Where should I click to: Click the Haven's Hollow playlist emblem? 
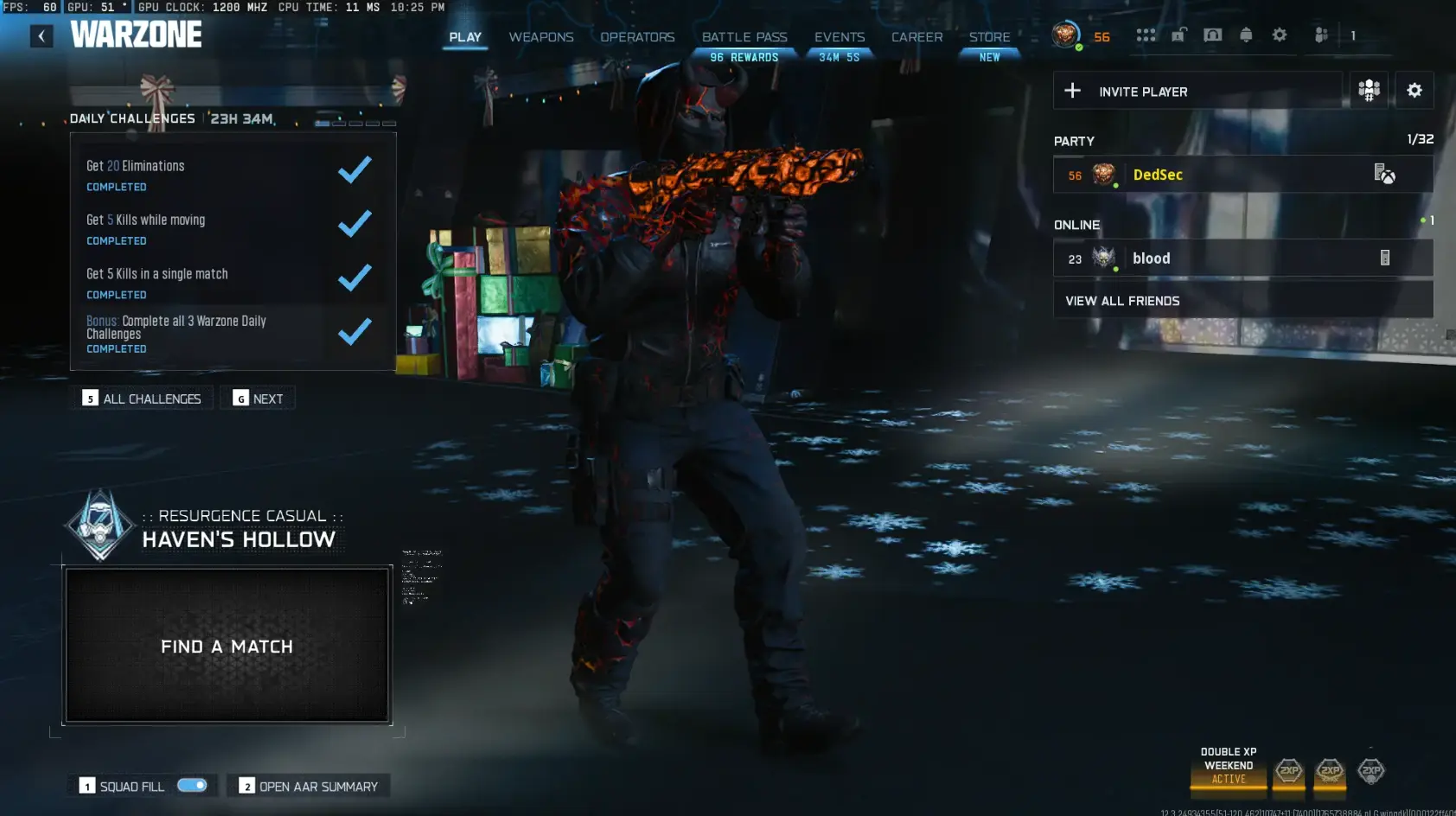(x=99, y=525)
